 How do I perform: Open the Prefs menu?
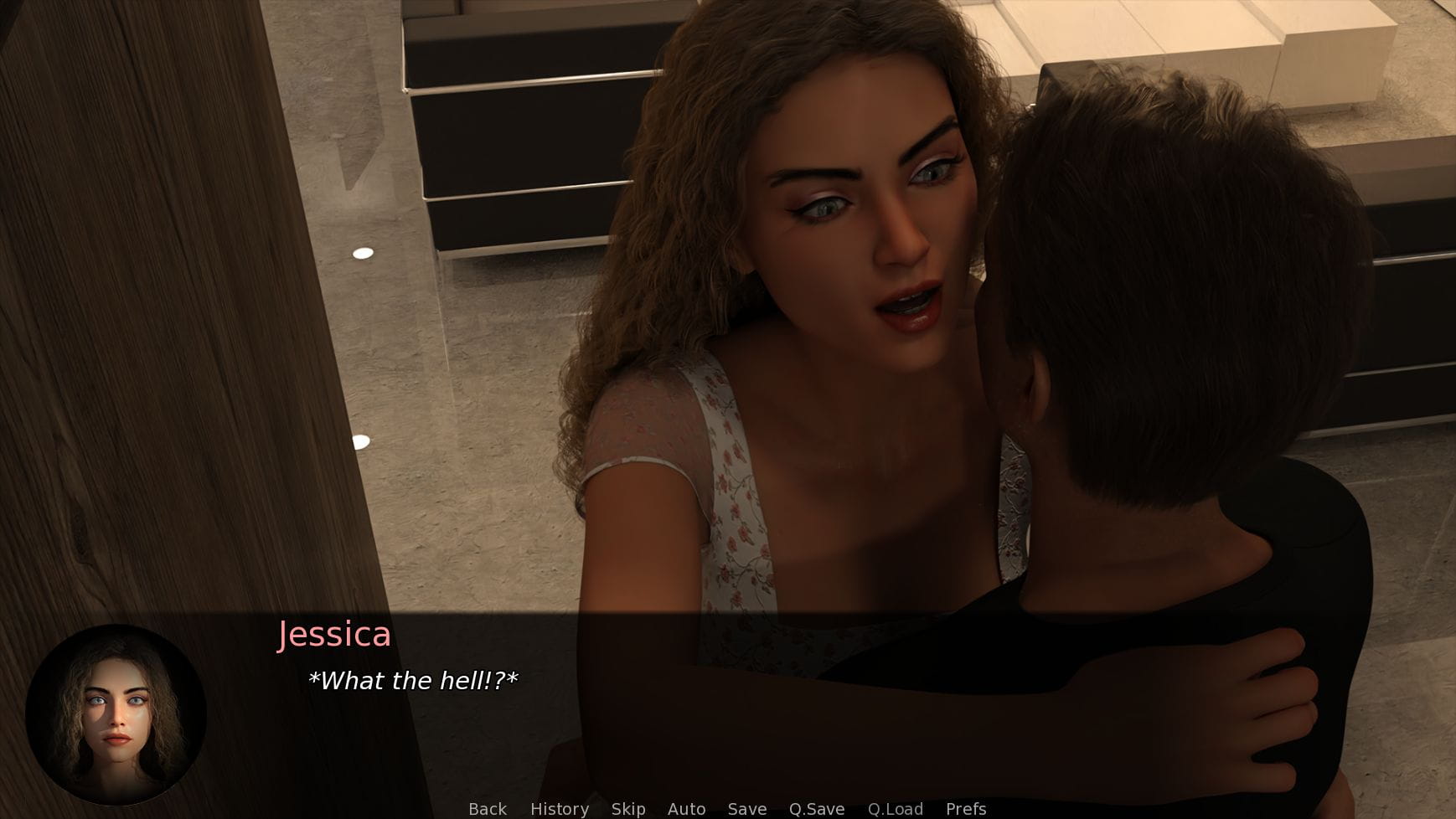(x=966, y=809)
